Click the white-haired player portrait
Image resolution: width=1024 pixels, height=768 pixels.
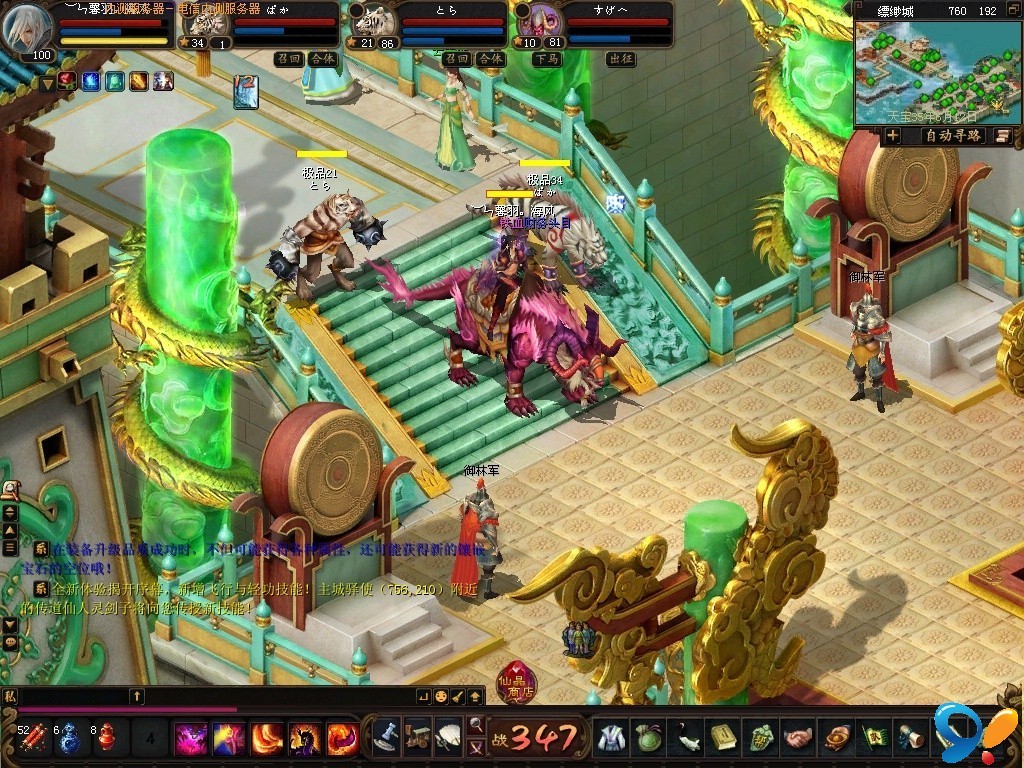point(27,31)
